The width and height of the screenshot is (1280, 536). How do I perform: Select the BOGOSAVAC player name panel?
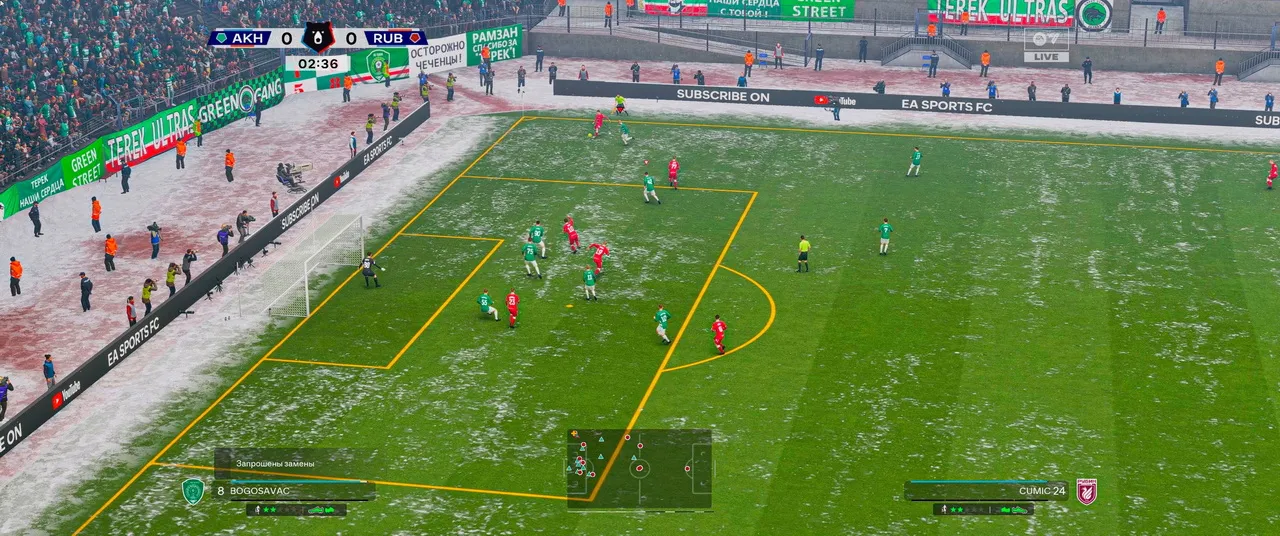290,491
